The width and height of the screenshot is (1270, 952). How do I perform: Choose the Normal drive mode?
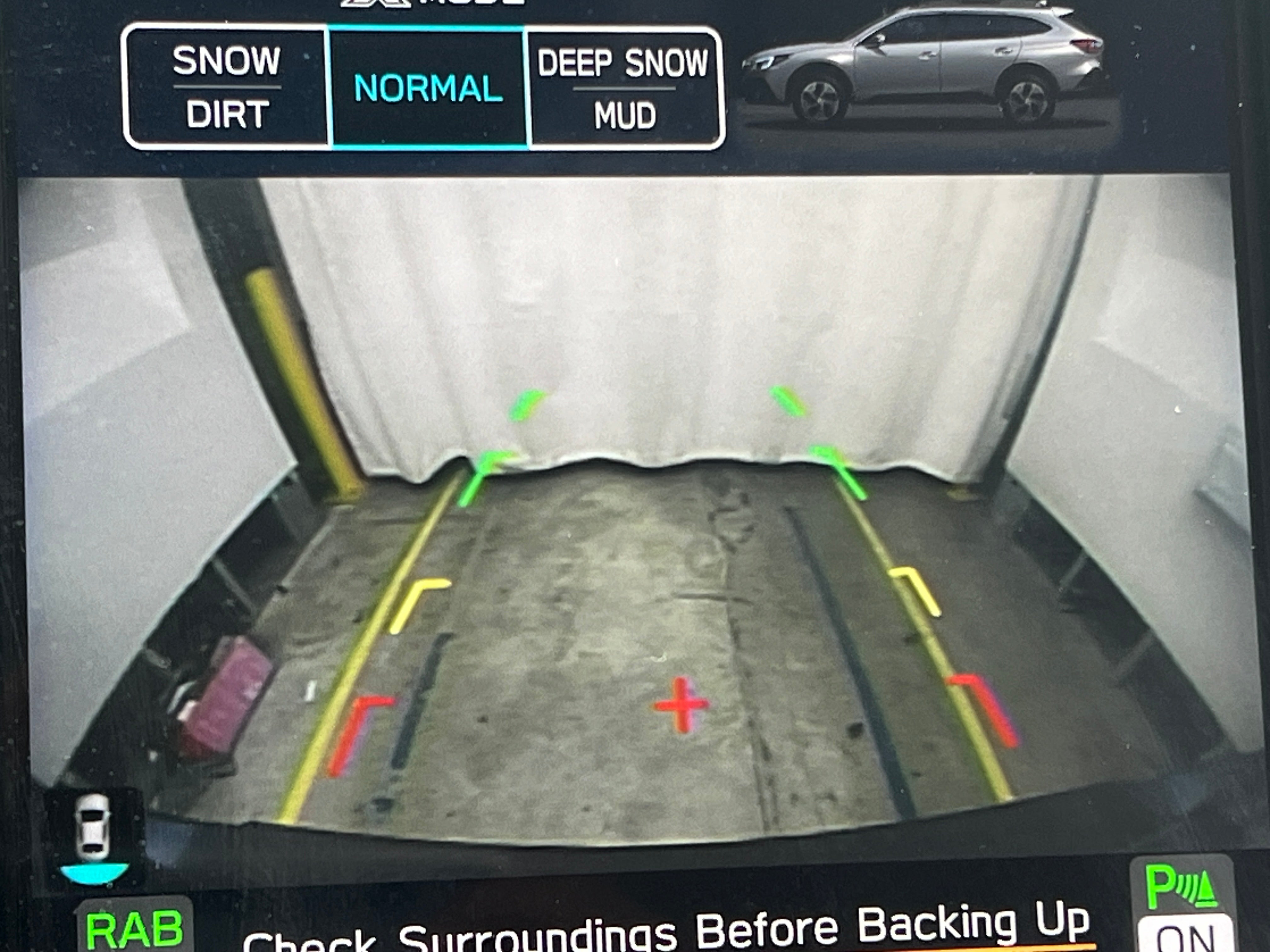(428, 88)
